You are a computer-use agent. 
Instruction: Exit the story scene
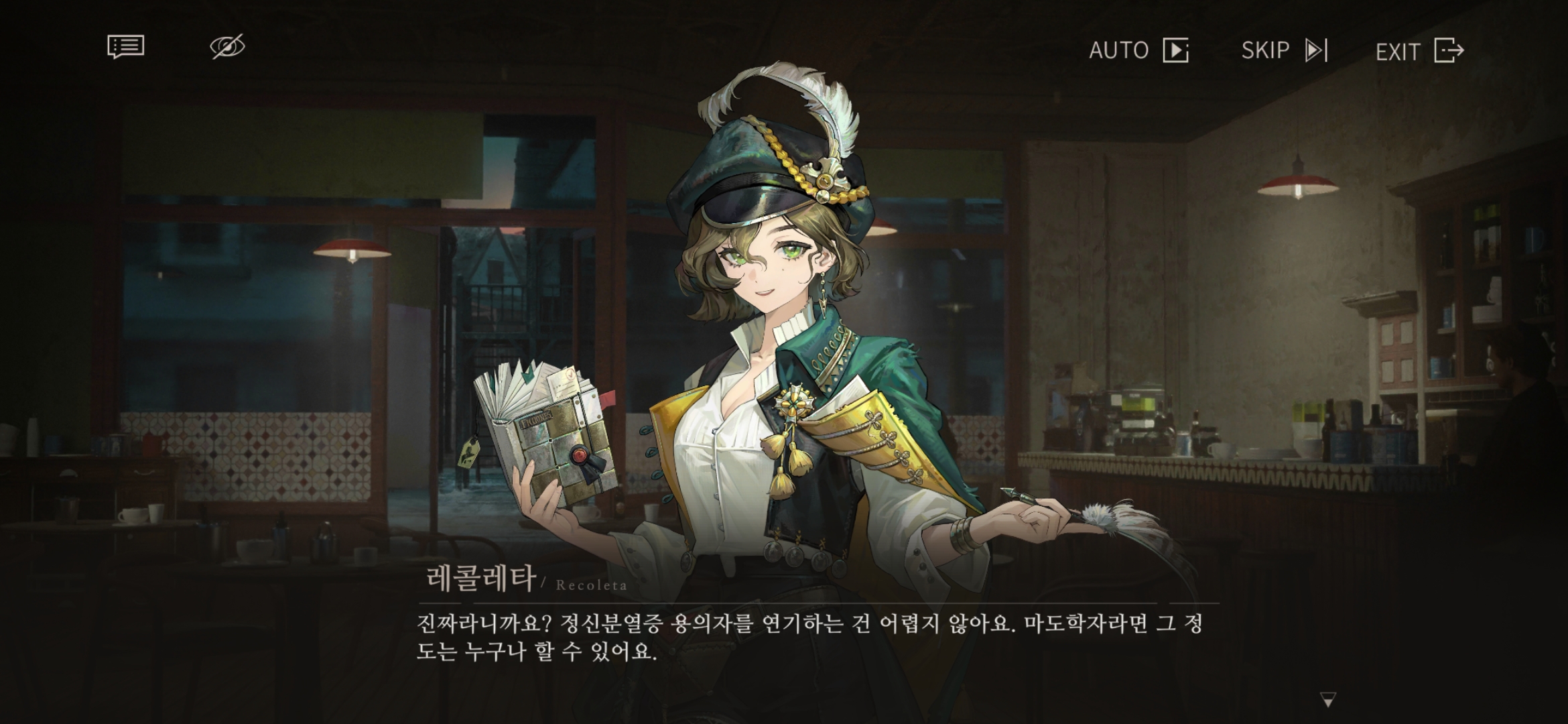[x=1419, y=51]
